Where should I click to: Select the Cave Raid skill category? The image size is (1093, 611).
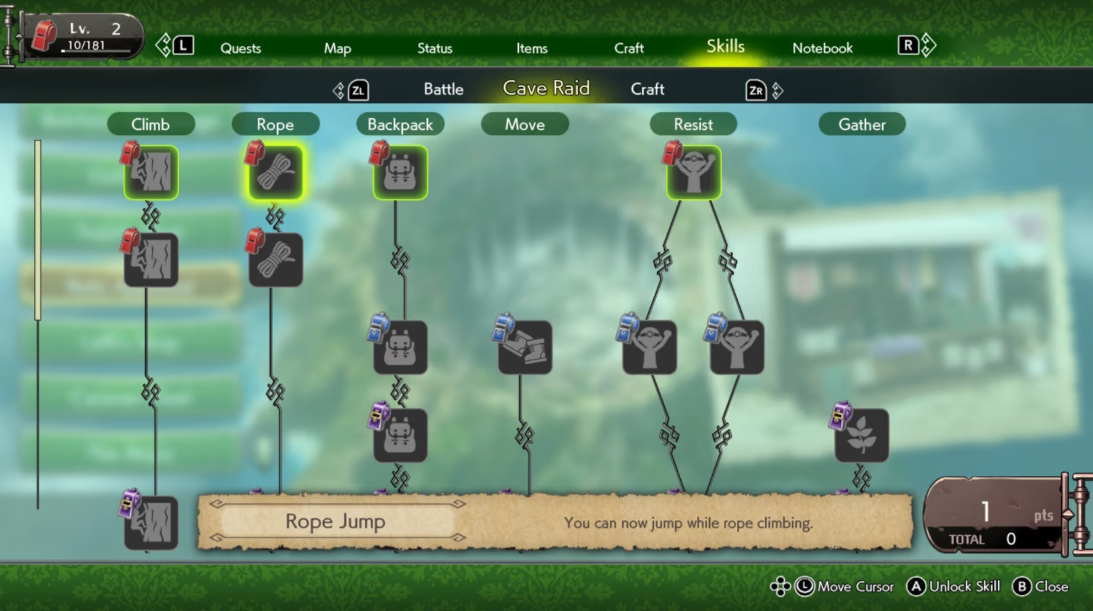pos(546,88)
